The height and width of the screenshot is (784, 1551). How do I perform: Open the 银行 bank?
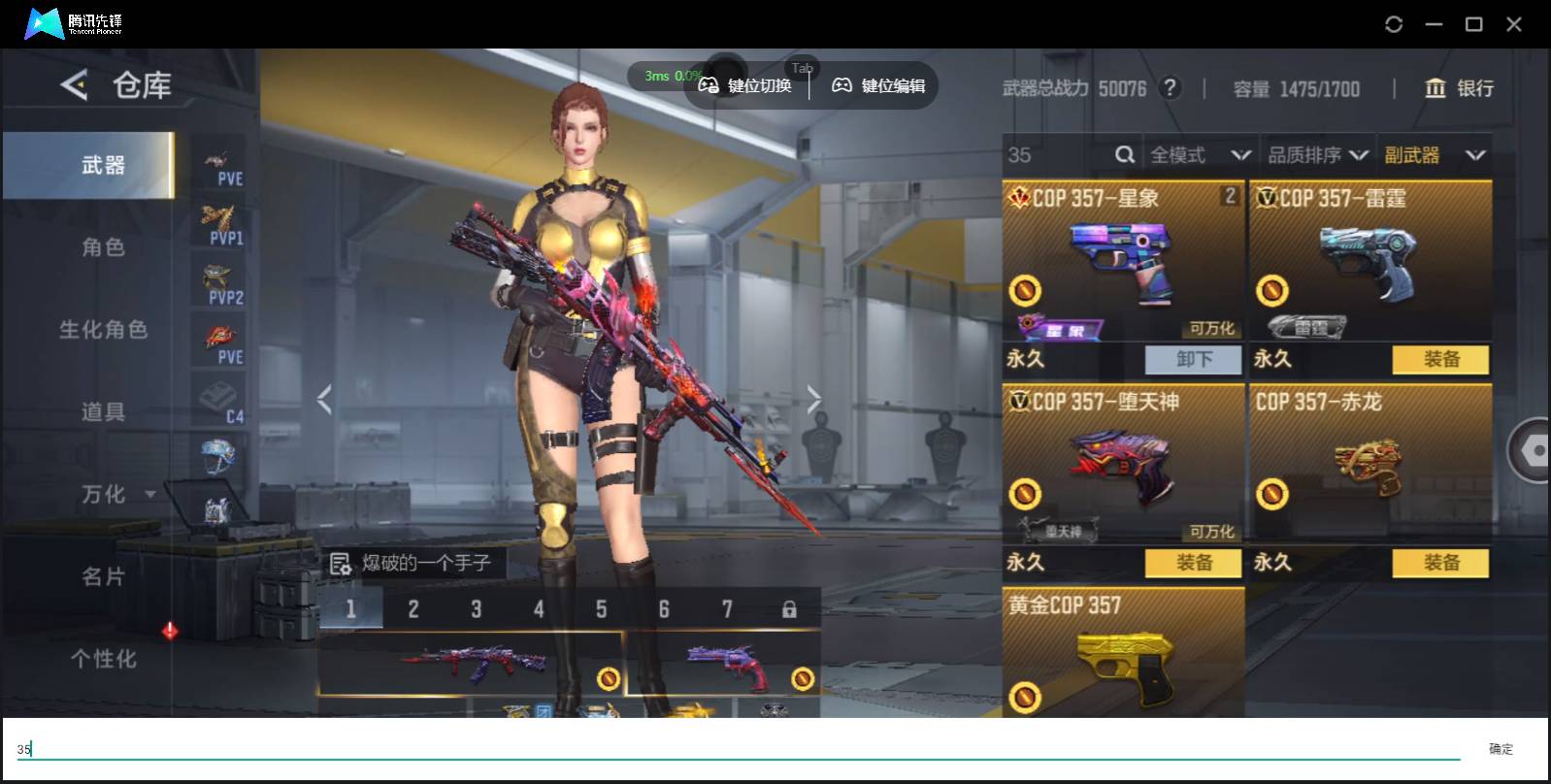pyautogui.click(x=1458, y=88)
